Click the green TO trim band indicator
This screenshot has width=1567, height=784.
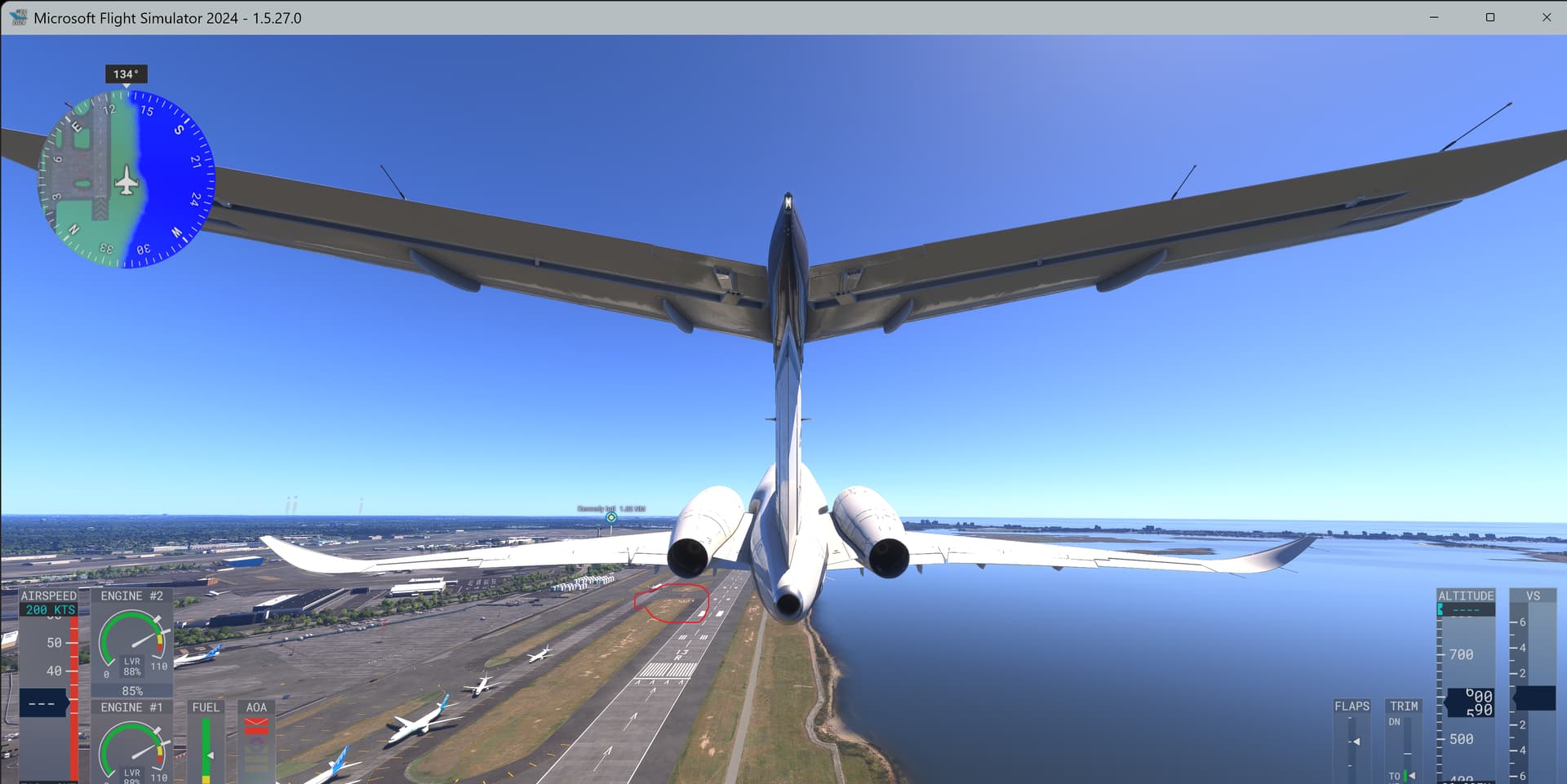point(1405,775)
